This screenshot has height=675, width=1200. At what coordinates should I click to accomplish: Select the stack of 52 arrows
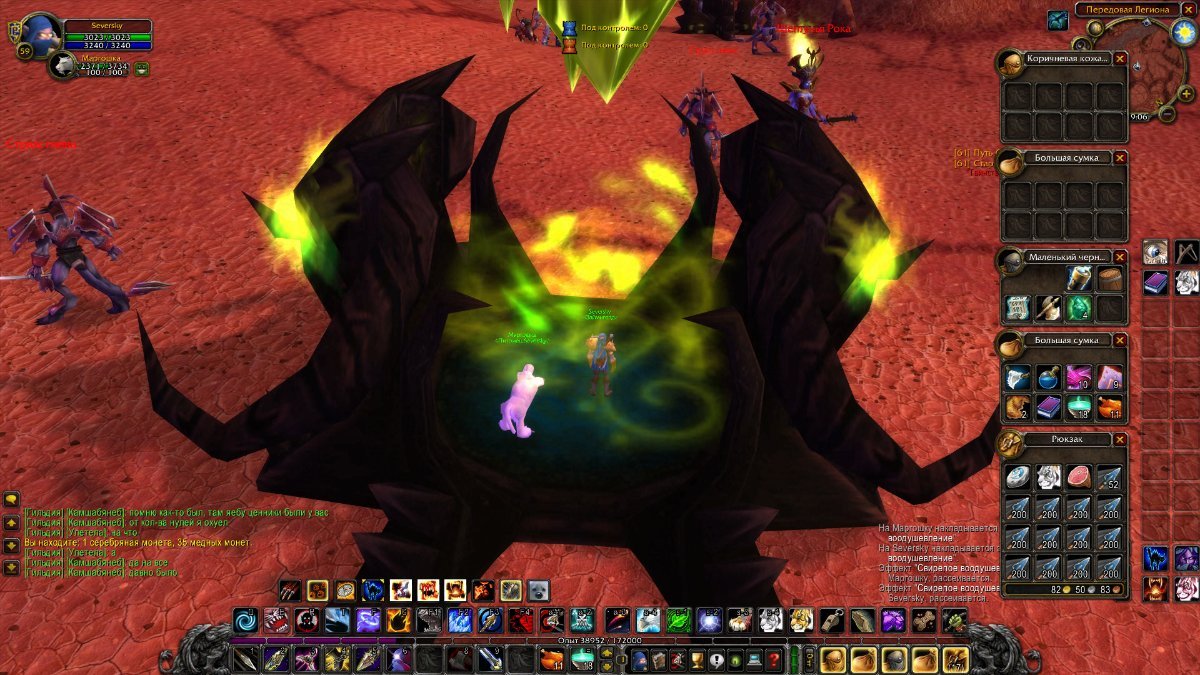point(1109,476)
